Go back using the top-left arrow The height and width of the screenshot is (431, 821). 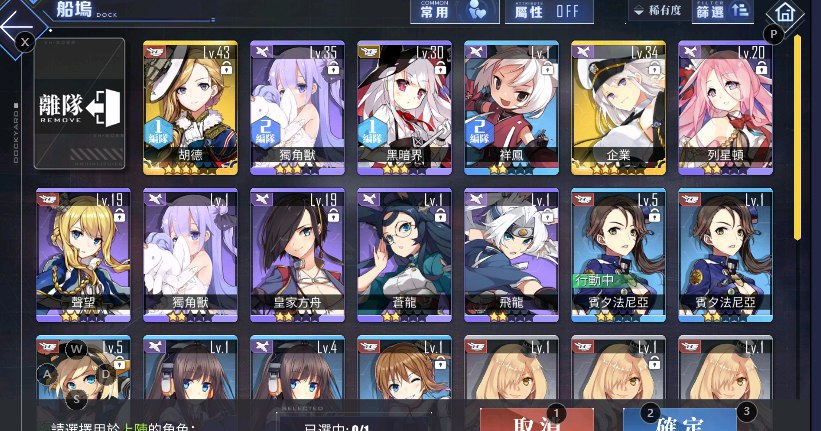[22, 20]
